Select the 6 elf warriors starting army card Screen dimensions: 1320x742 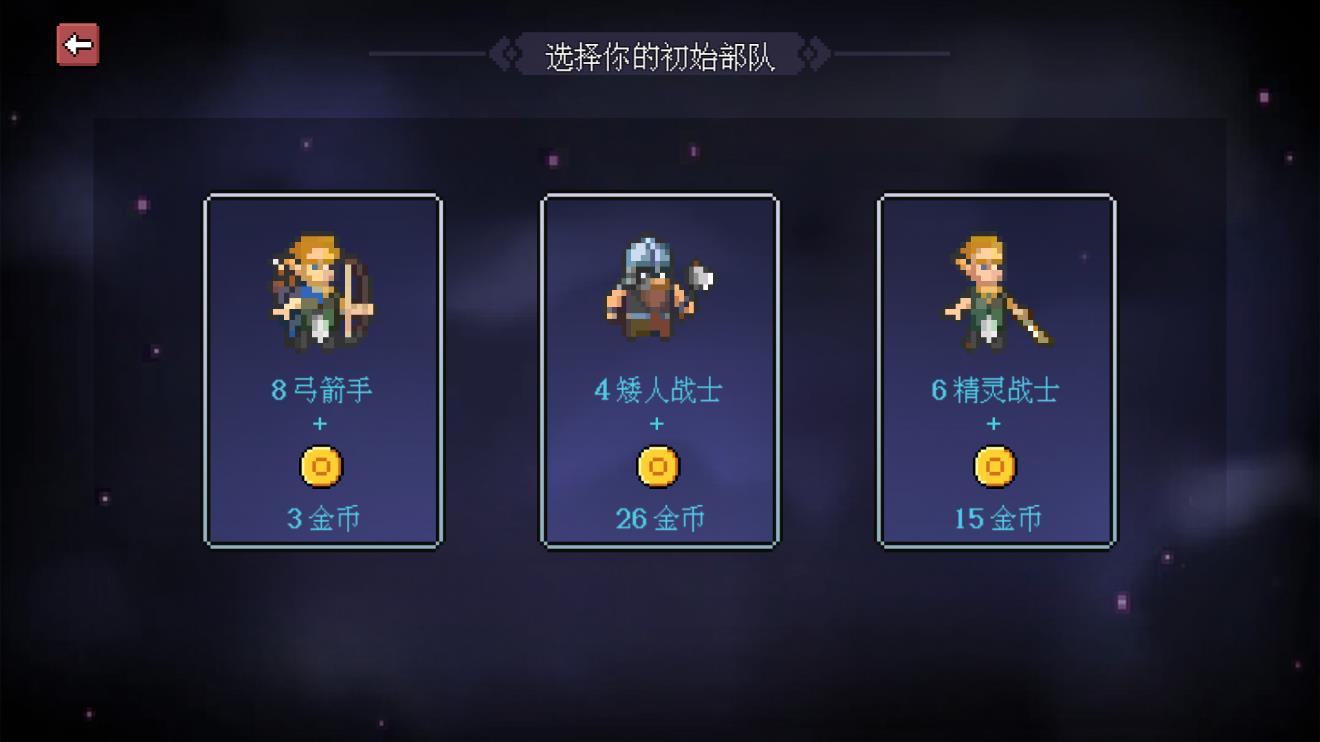click(995, 370)
